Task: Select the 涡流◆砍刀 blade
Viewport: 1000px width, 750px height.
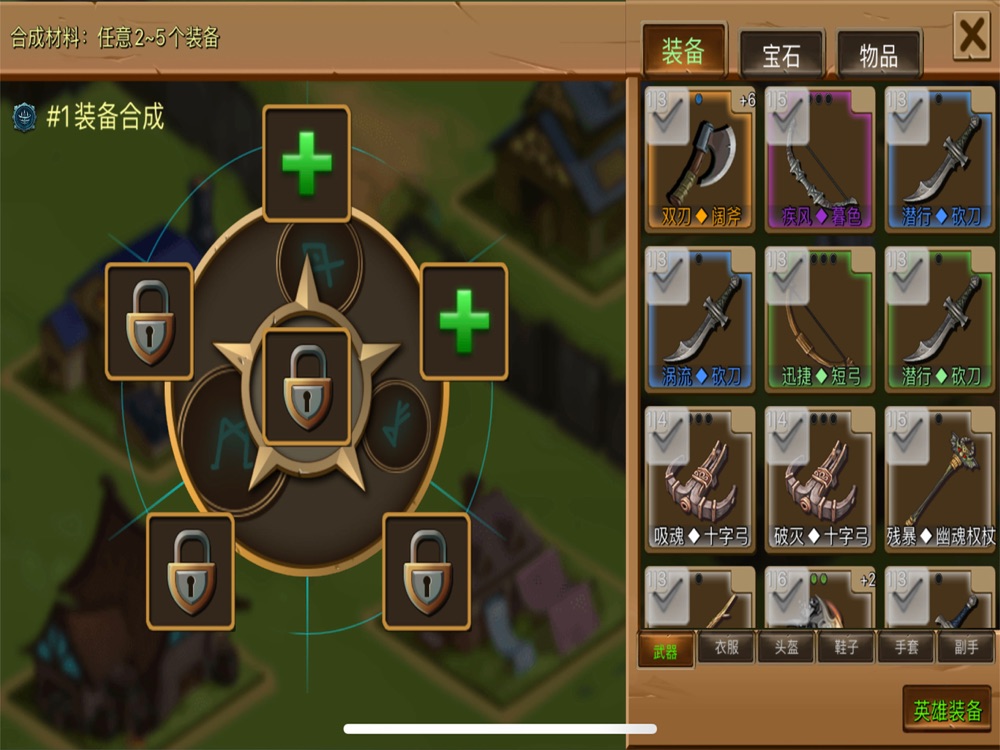Action: coord(700,319)
